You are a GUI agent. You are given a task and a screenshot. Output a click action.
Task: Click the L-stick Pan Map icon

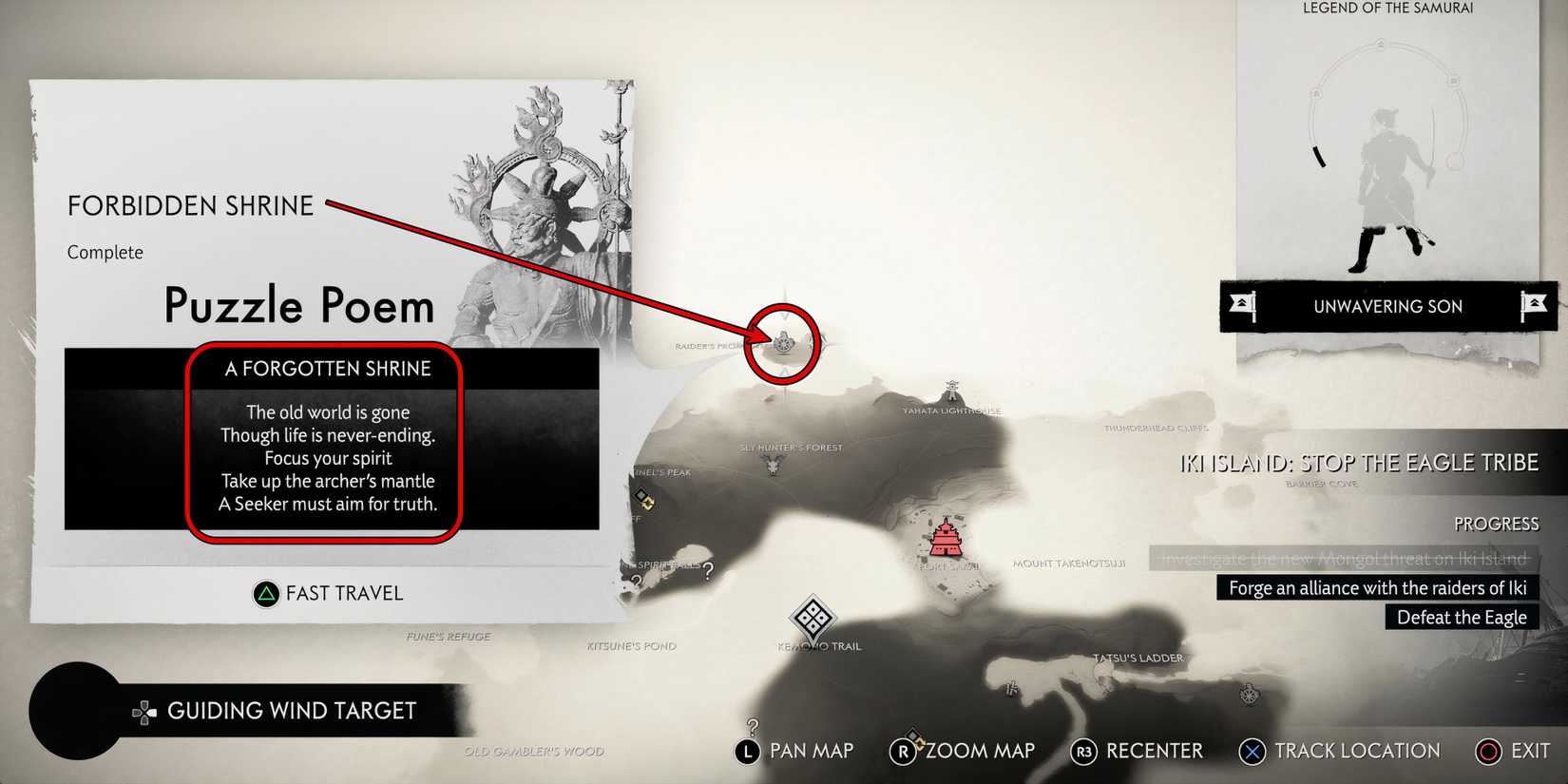[747, 751]
